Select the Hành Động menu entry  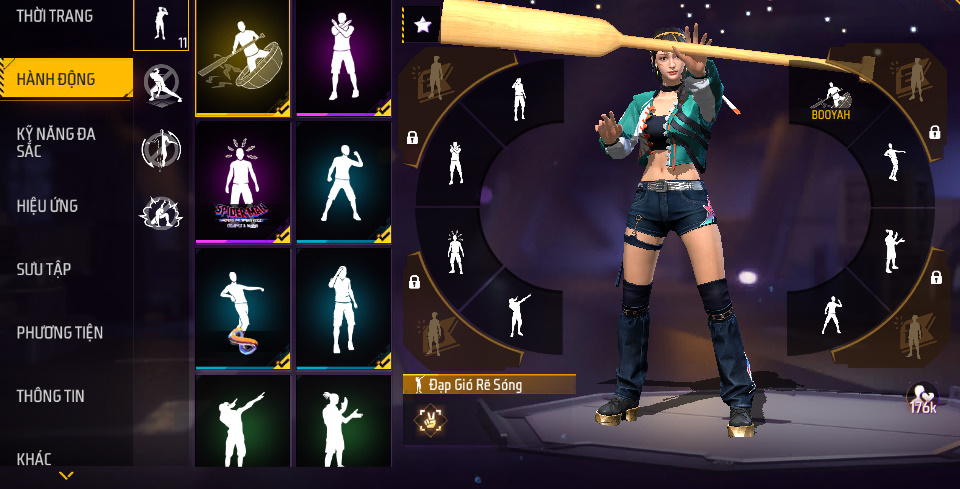tap(56, 79)
